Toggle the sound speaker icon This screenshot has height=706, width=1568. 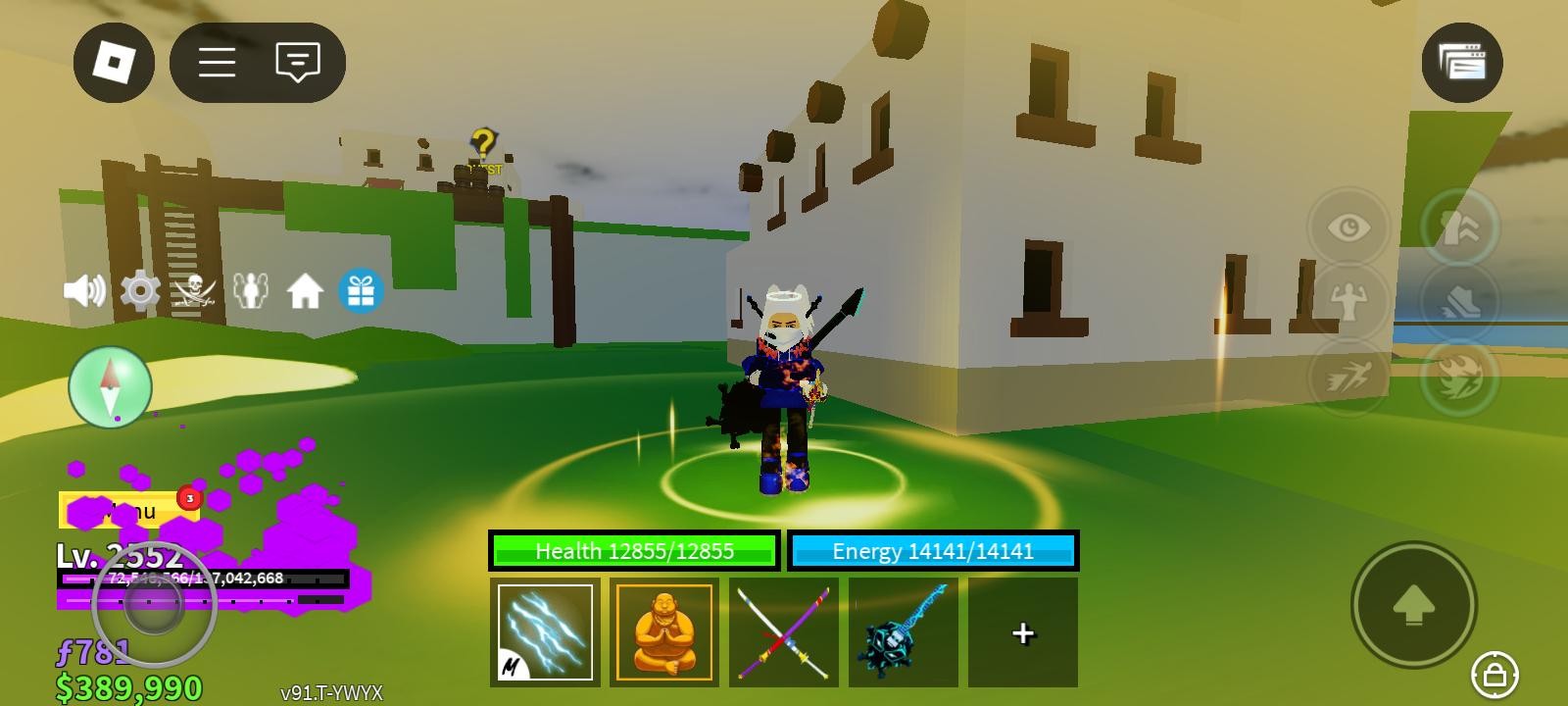(x=84, y=291)
